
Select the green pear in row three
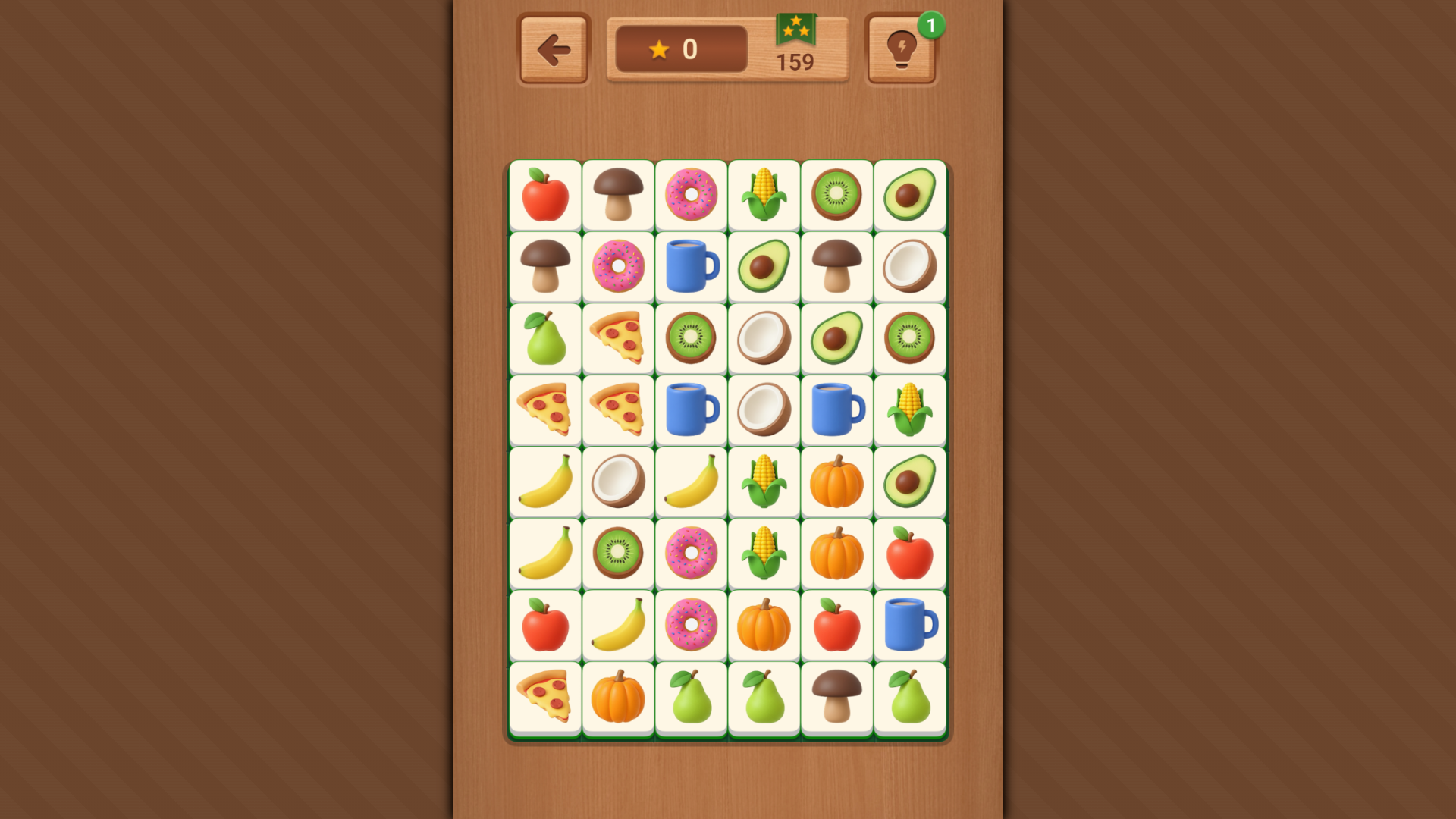tap(544, 338)
